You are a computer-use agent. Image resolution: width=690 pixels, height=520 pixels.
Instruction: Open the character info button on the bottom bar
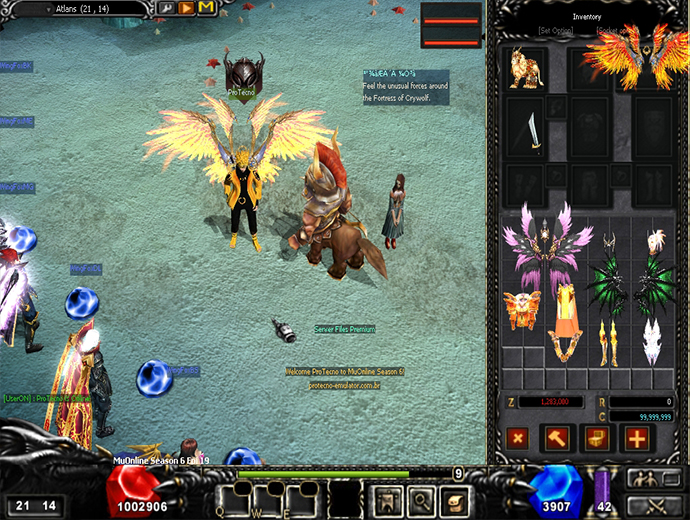[385, 498]
